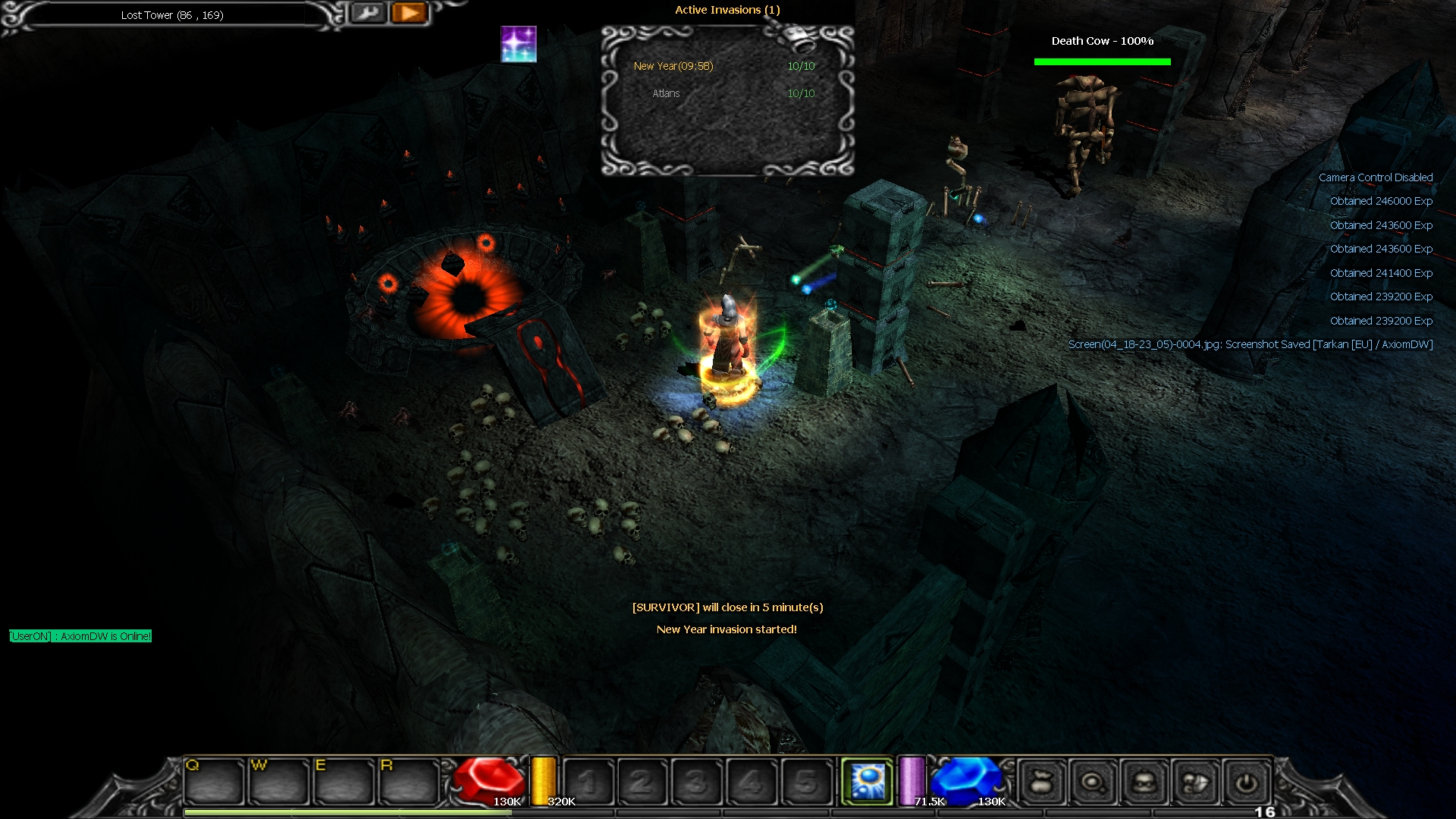Click the AxiomDW online chat message
The width and height of the screenshot is (1456, 819).
(80, 636)
